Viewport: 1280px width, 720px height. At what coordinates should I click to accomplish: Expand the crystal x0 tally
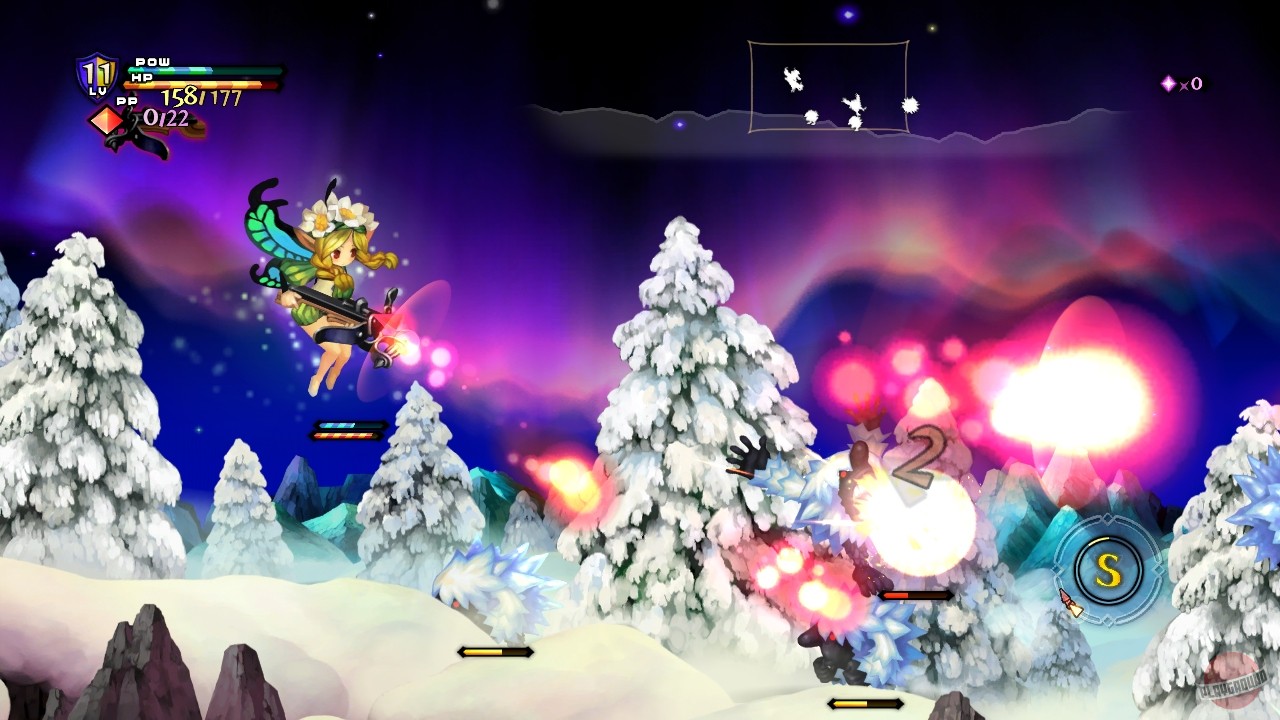pos(1190,85)
